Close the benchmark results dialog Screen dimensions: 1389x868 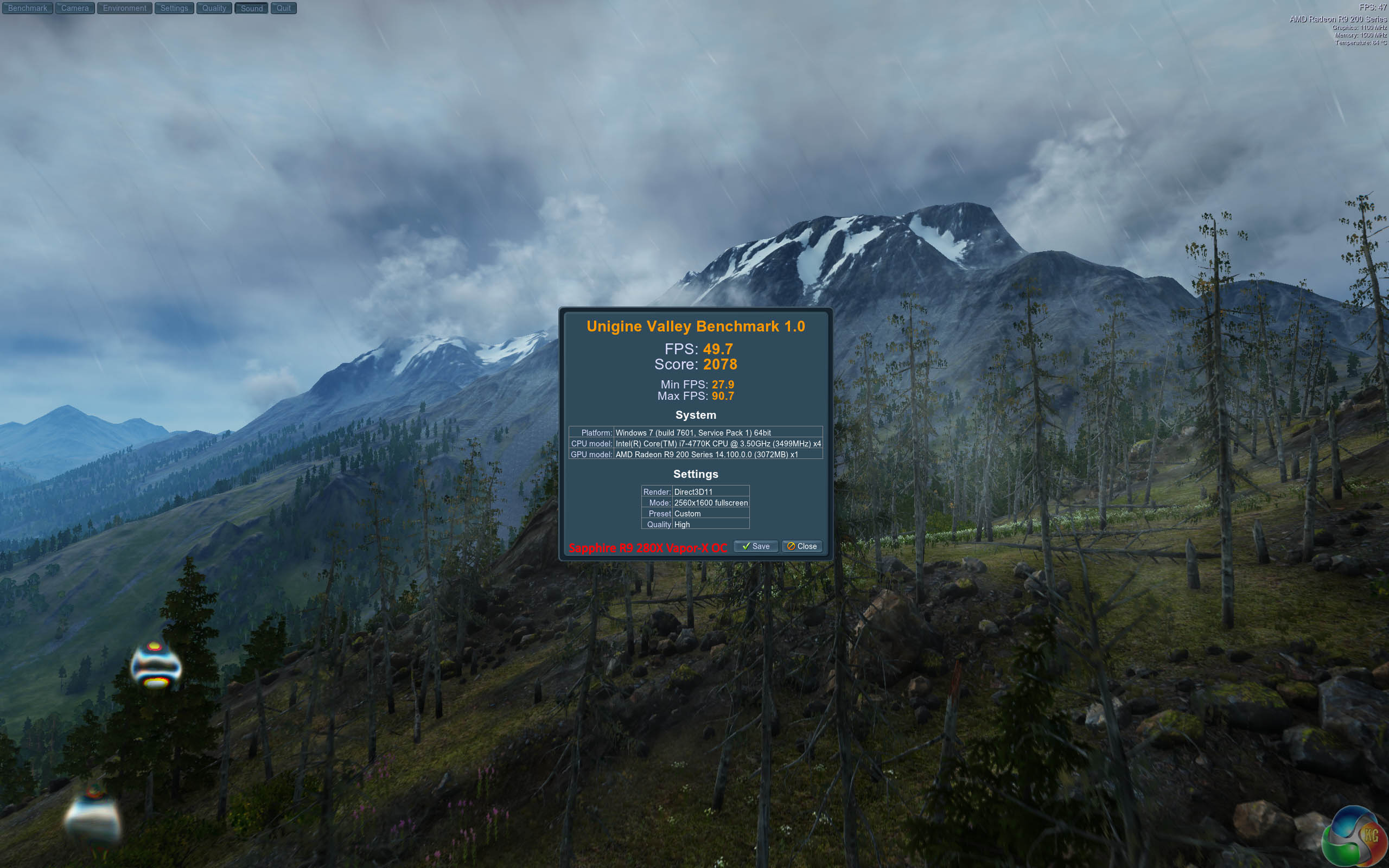(x=802, y=546)
